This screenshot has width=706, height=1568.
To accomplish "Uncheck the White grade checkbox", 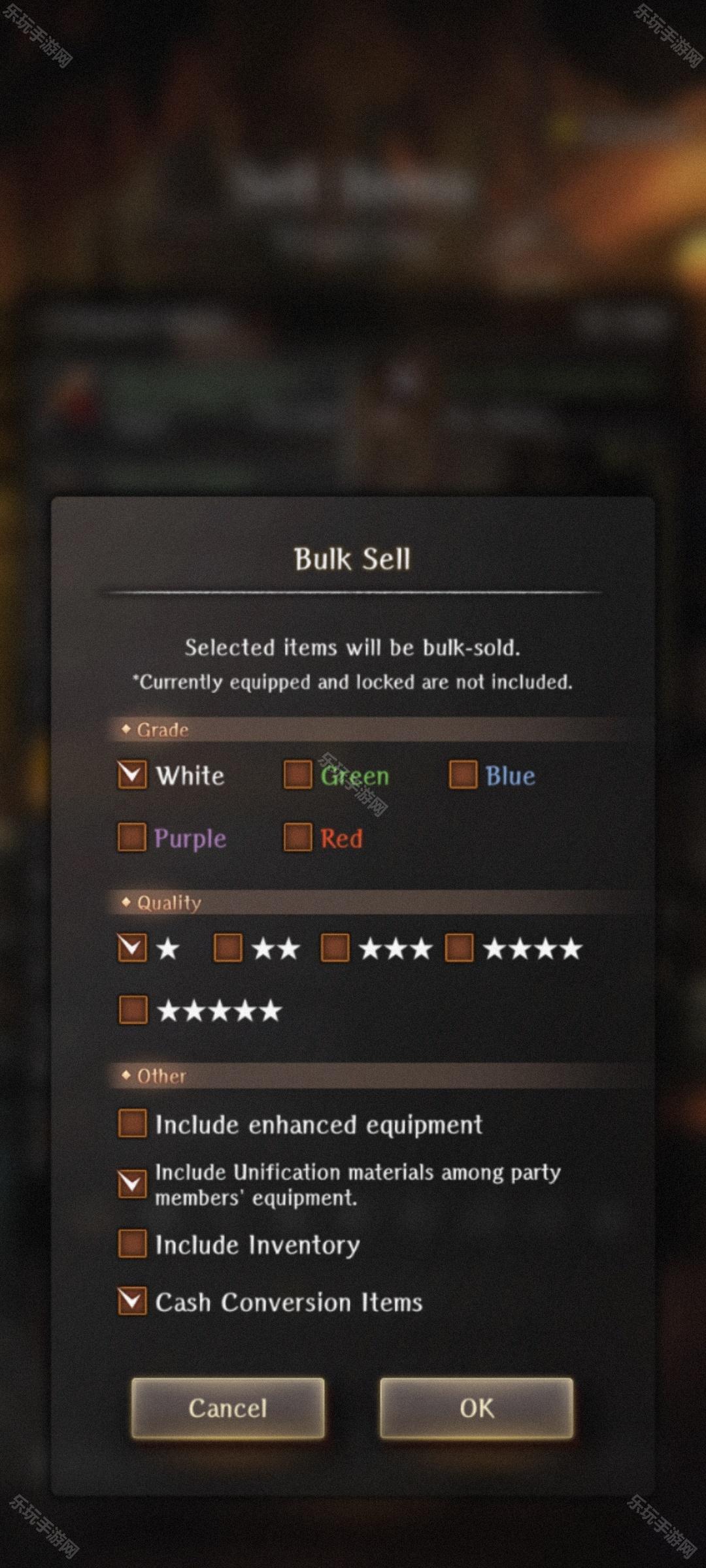I will (x=132, y=775).
